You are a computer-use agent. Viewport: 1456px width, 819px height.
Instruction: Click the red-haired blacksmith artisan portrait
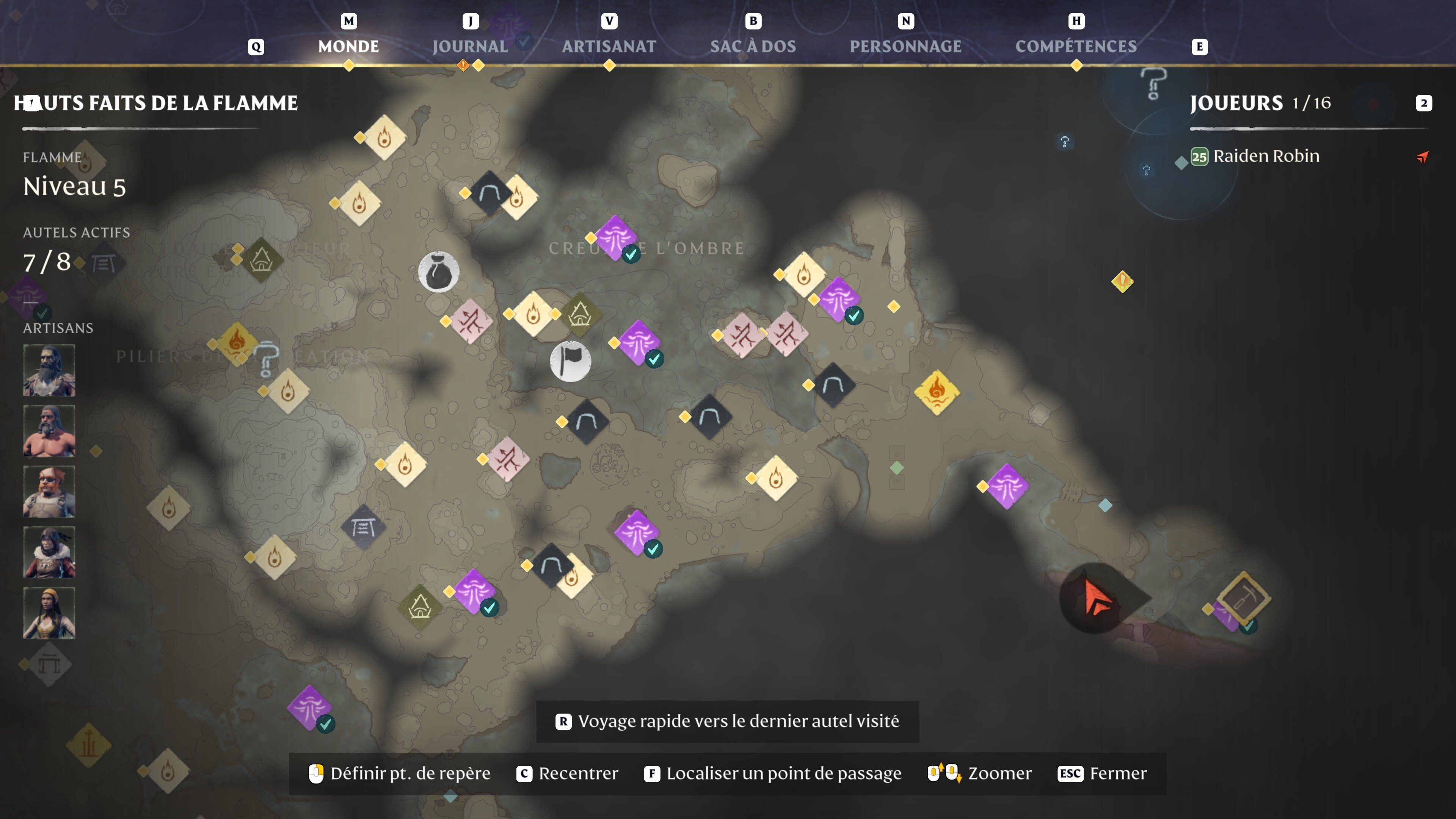point(49,492)
